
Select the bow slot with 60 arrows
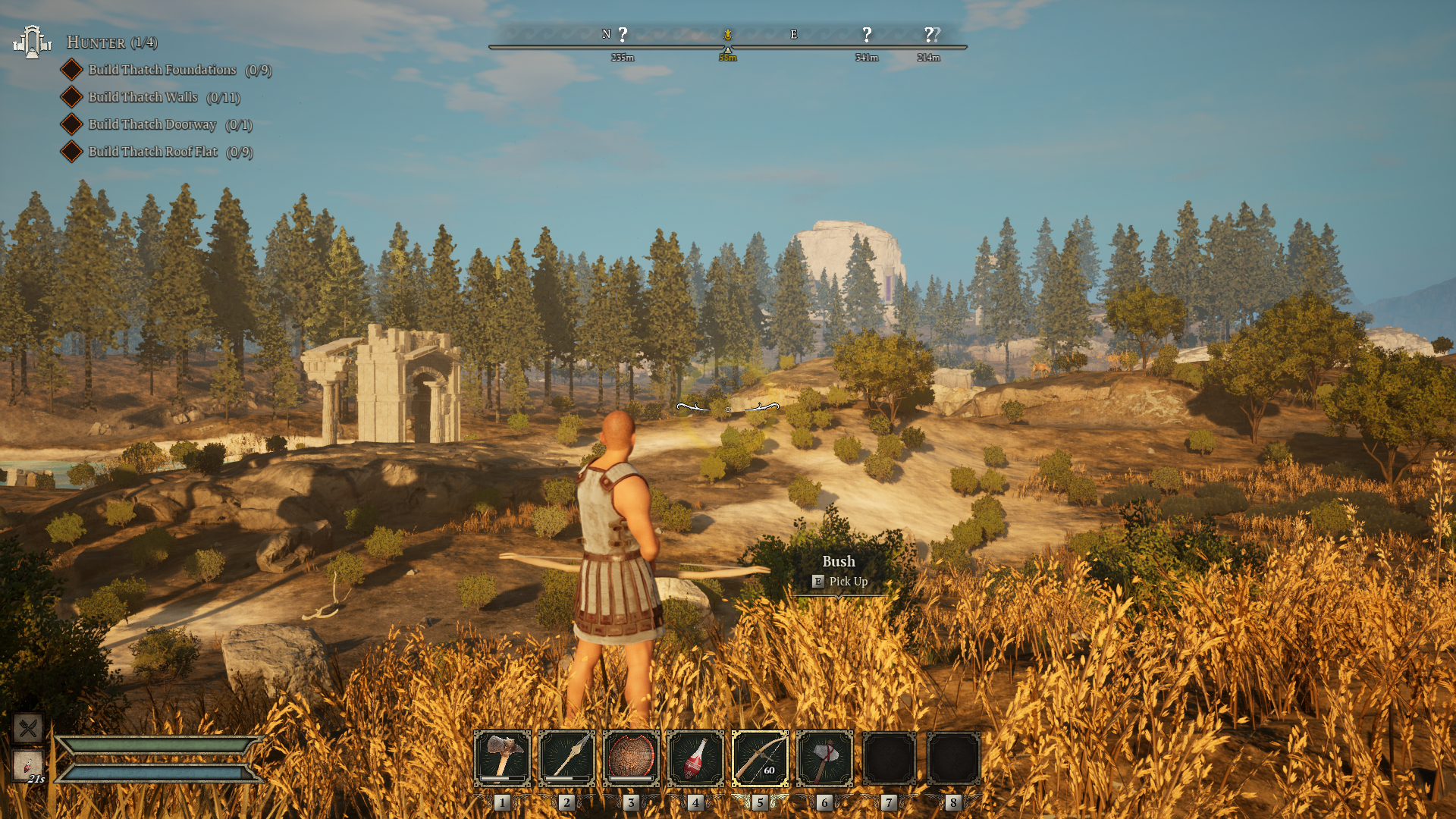tap(760, 758)
